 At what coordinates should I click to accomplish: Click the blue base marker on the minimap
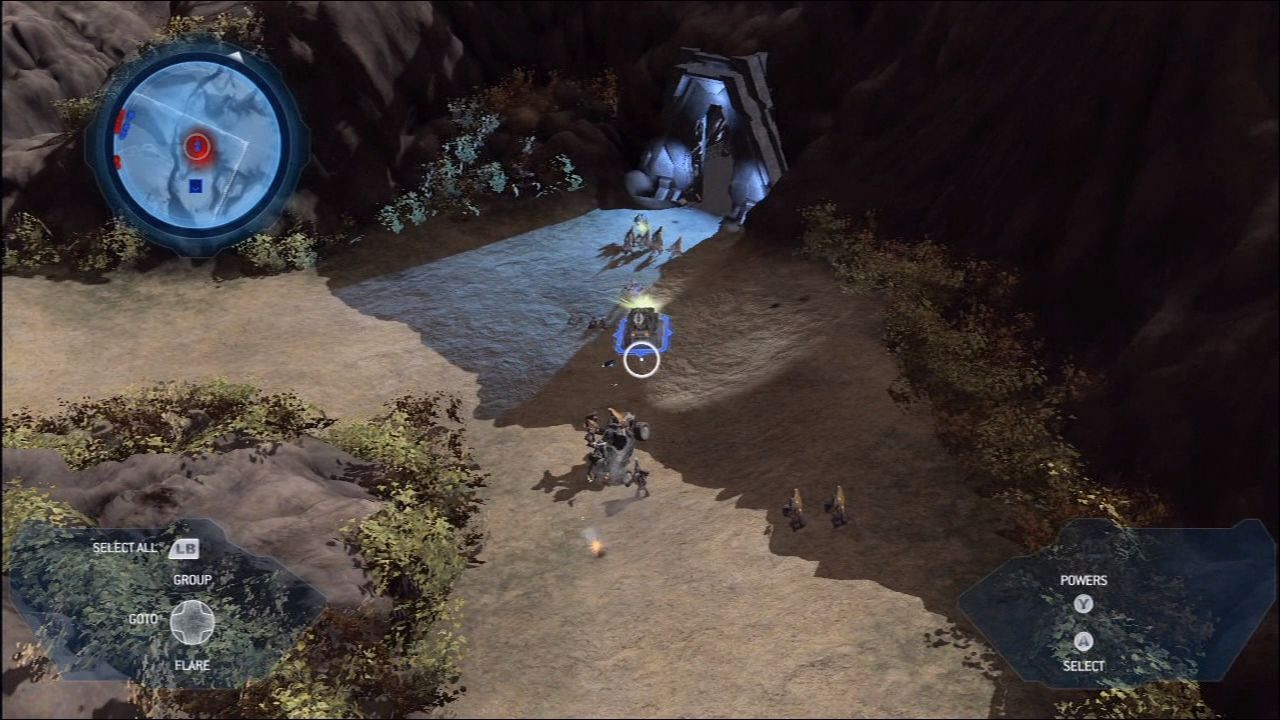point(196,184)
